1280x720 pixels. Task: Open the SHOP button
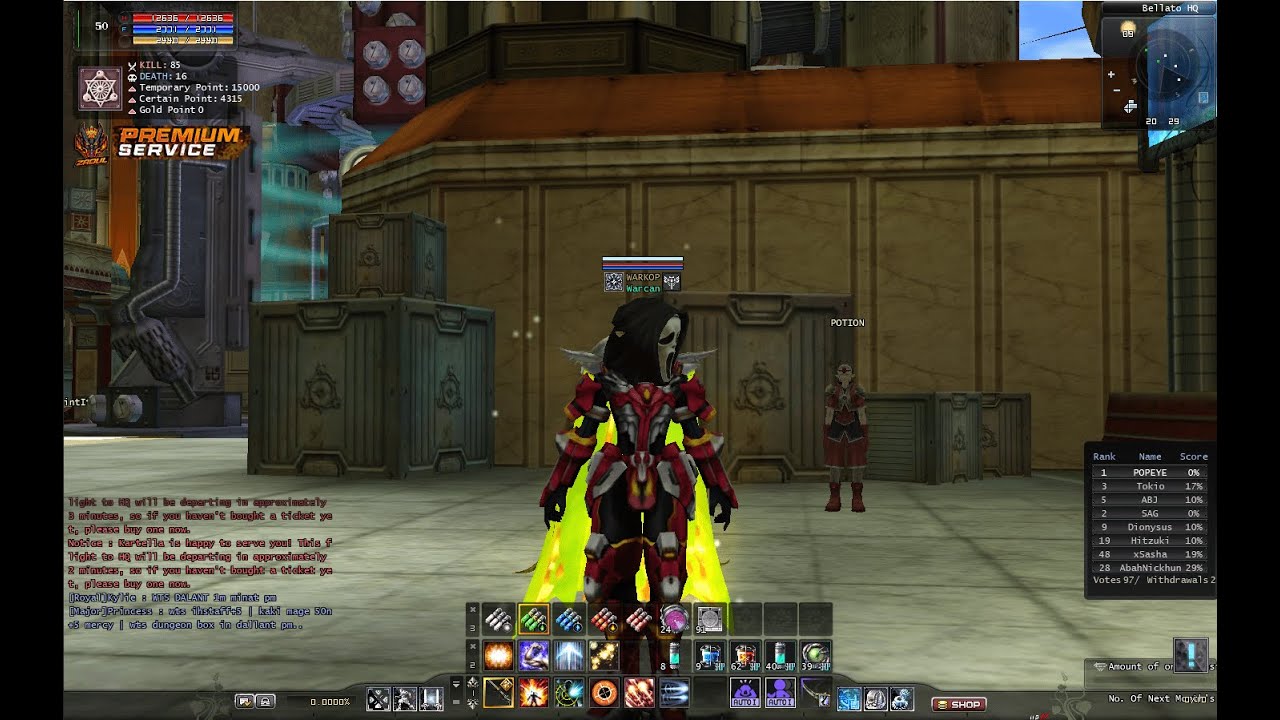pyautogui.click(x=958, y=704)
